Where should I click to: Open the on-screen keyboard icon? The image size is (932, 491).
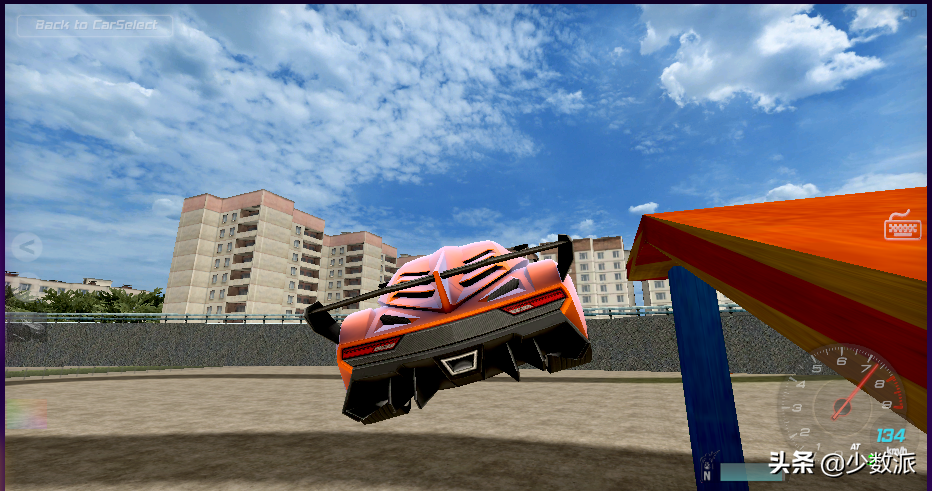click(x=902, y=225)
